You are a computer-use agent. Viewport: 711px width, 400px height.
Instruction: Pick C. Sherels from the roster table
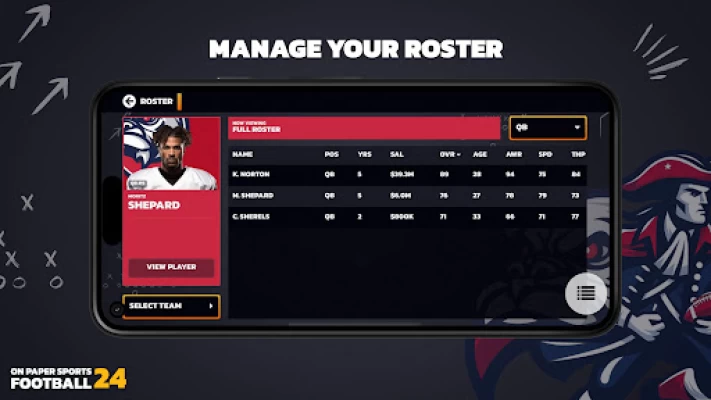pos(400,216)
